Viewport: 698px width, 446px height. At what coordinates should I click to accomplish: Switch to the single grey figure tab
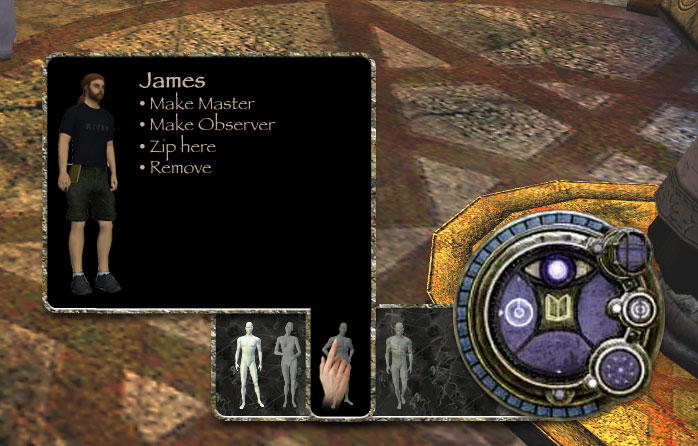(x=400, y=363)
